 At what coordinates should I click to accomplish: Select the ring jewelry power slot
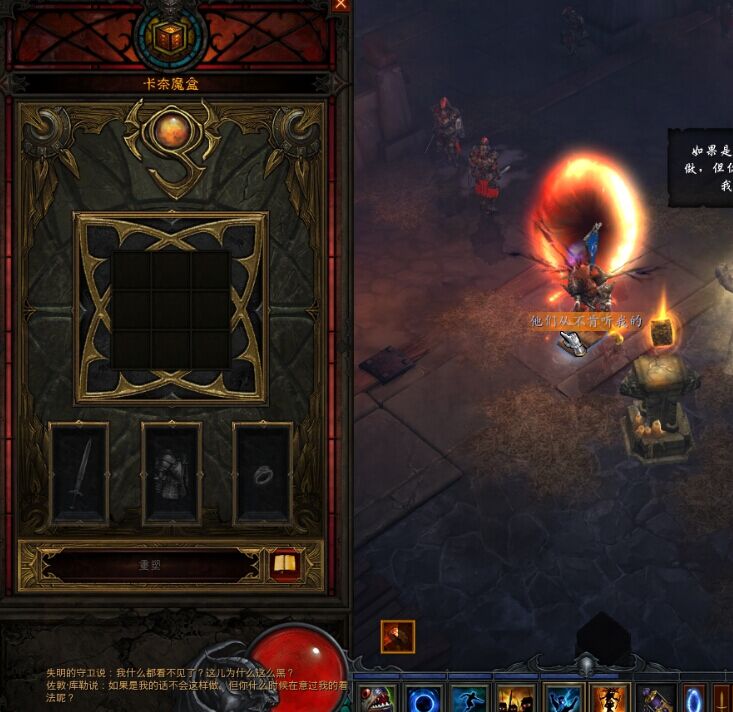point(263,474)
